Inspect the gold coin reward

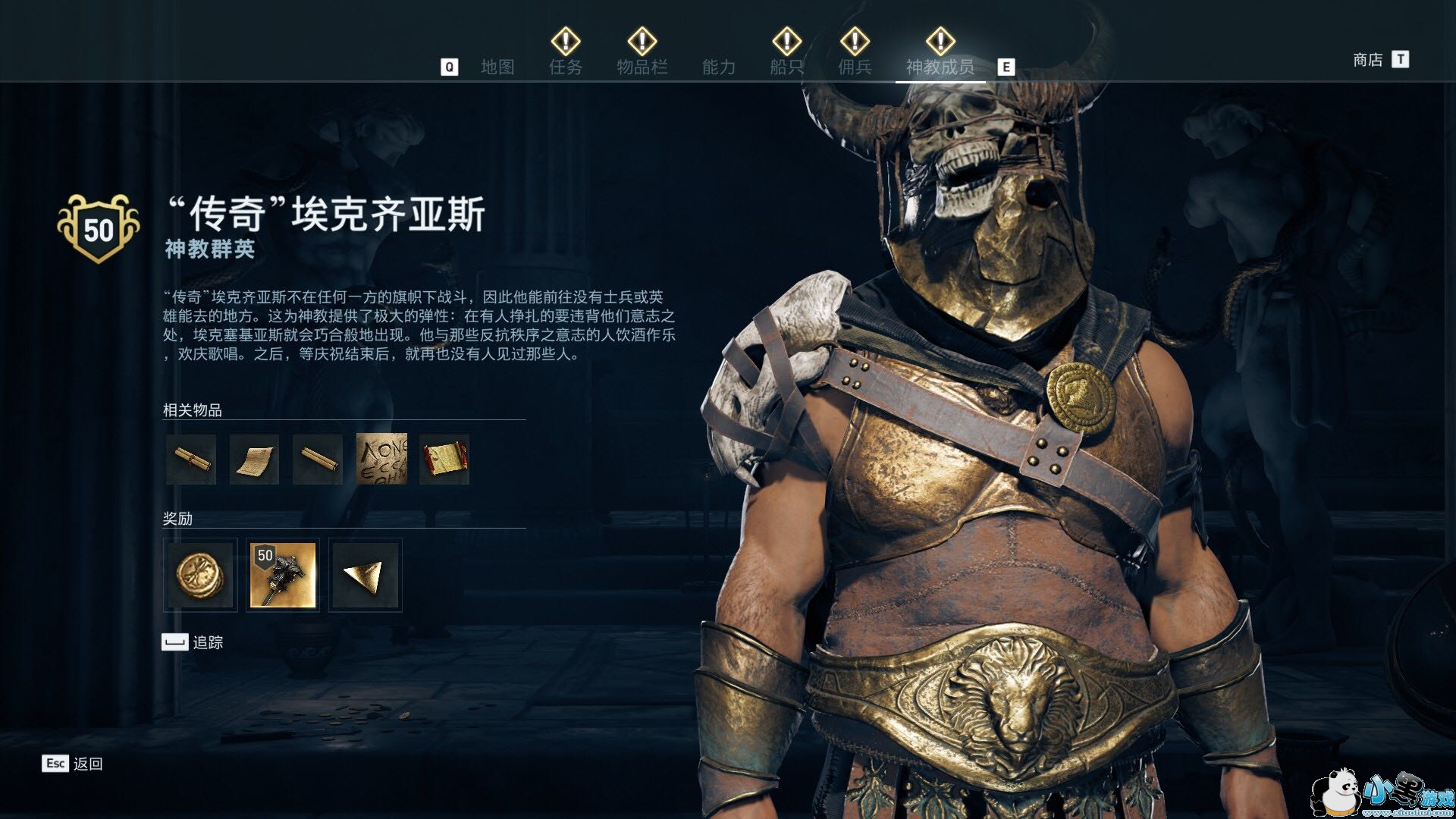pos(200,575)
